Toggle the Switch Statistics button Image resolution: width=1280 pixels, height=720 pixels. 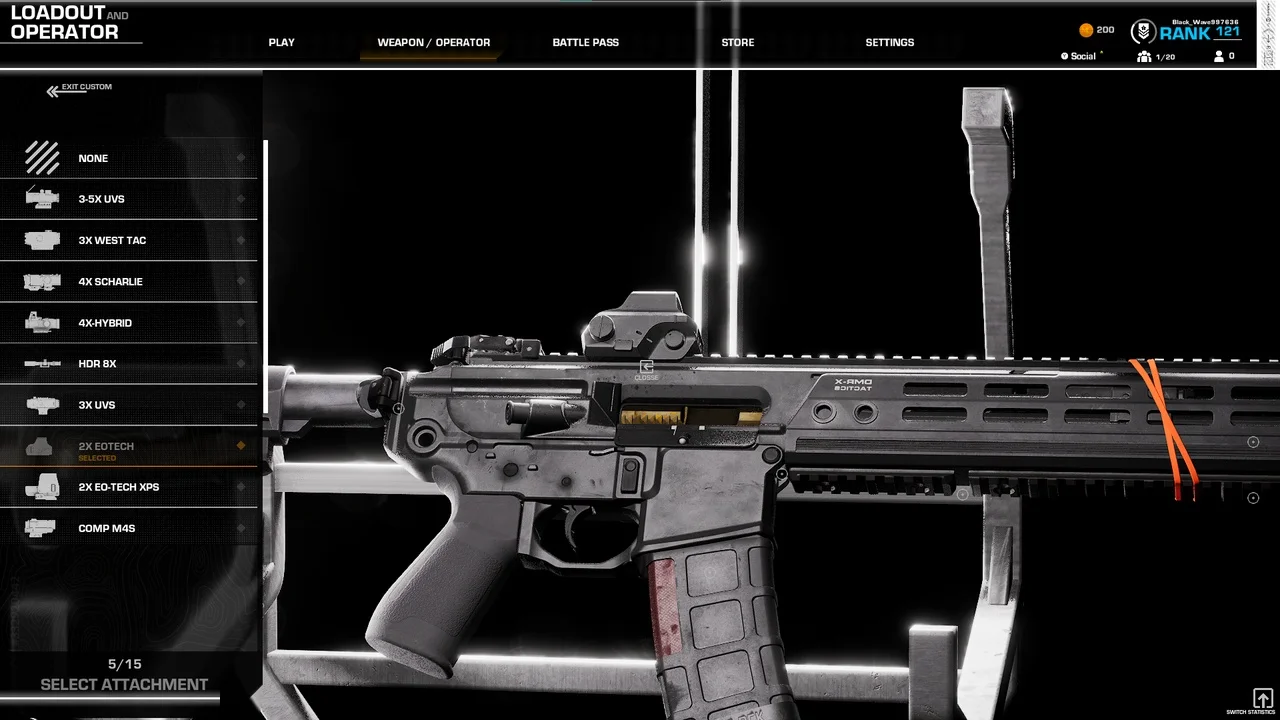[1262, 698]
